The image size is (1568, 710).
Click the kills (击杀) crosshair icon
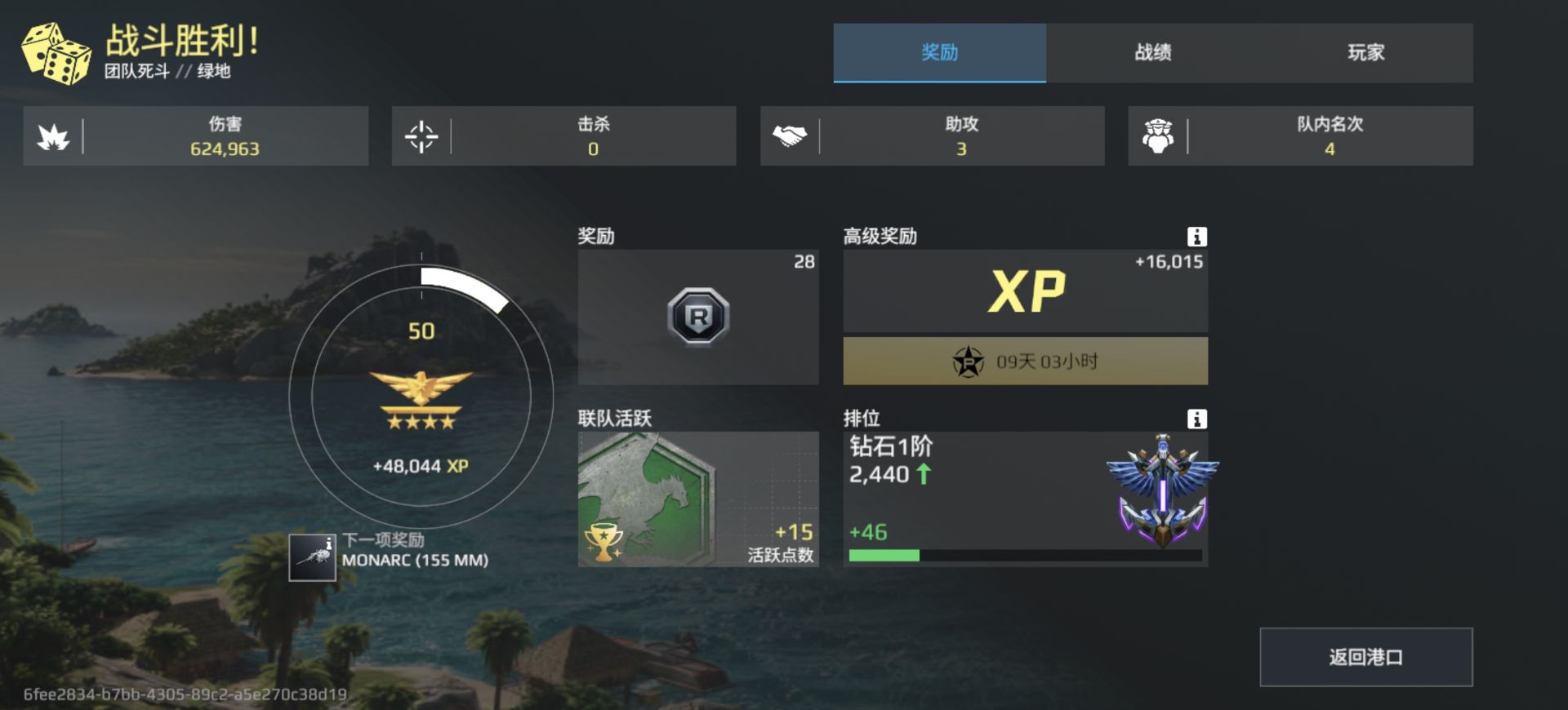(421, 135)
